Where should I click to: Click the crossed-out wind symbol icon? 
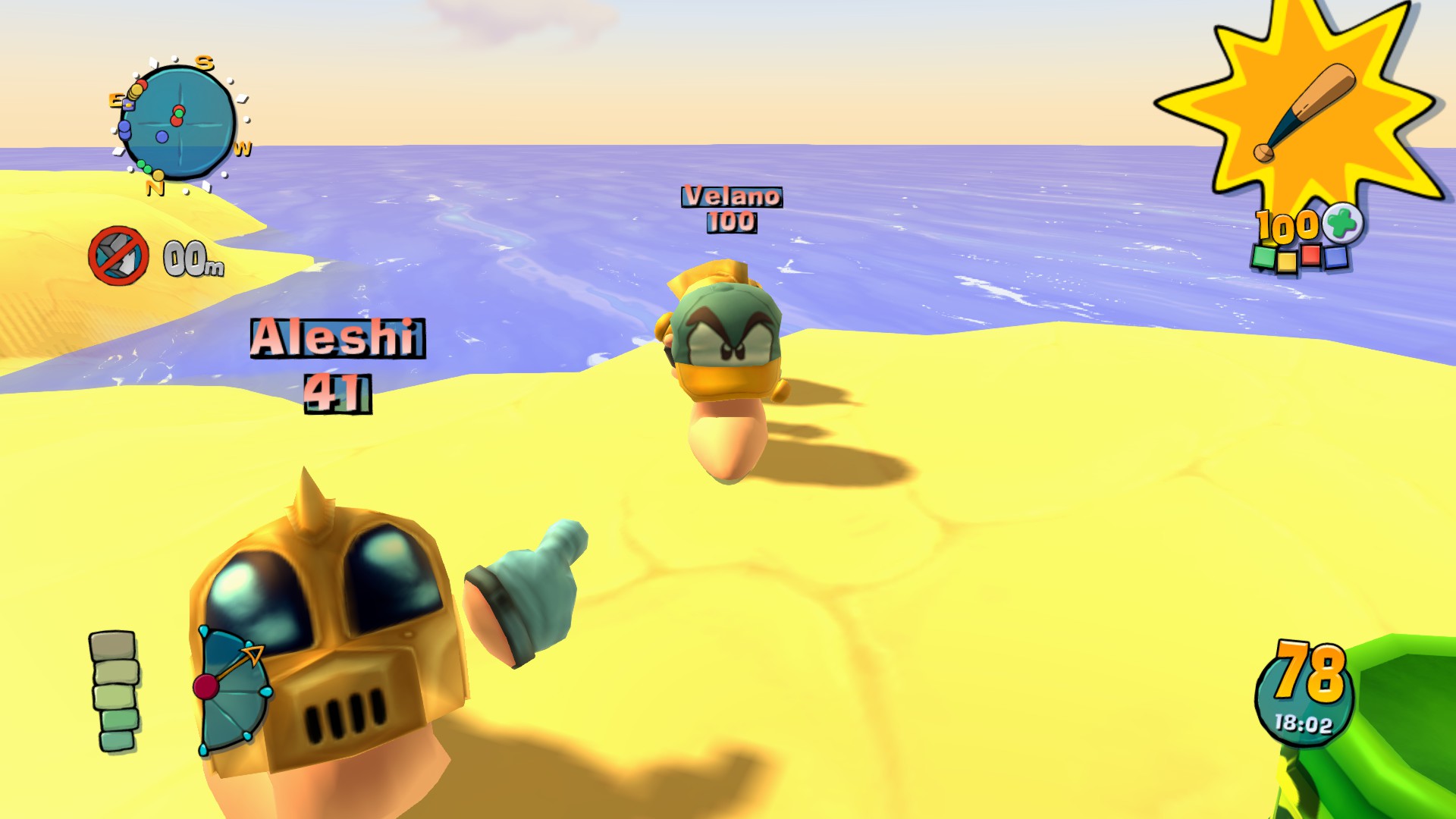click(x=121, y=257)
